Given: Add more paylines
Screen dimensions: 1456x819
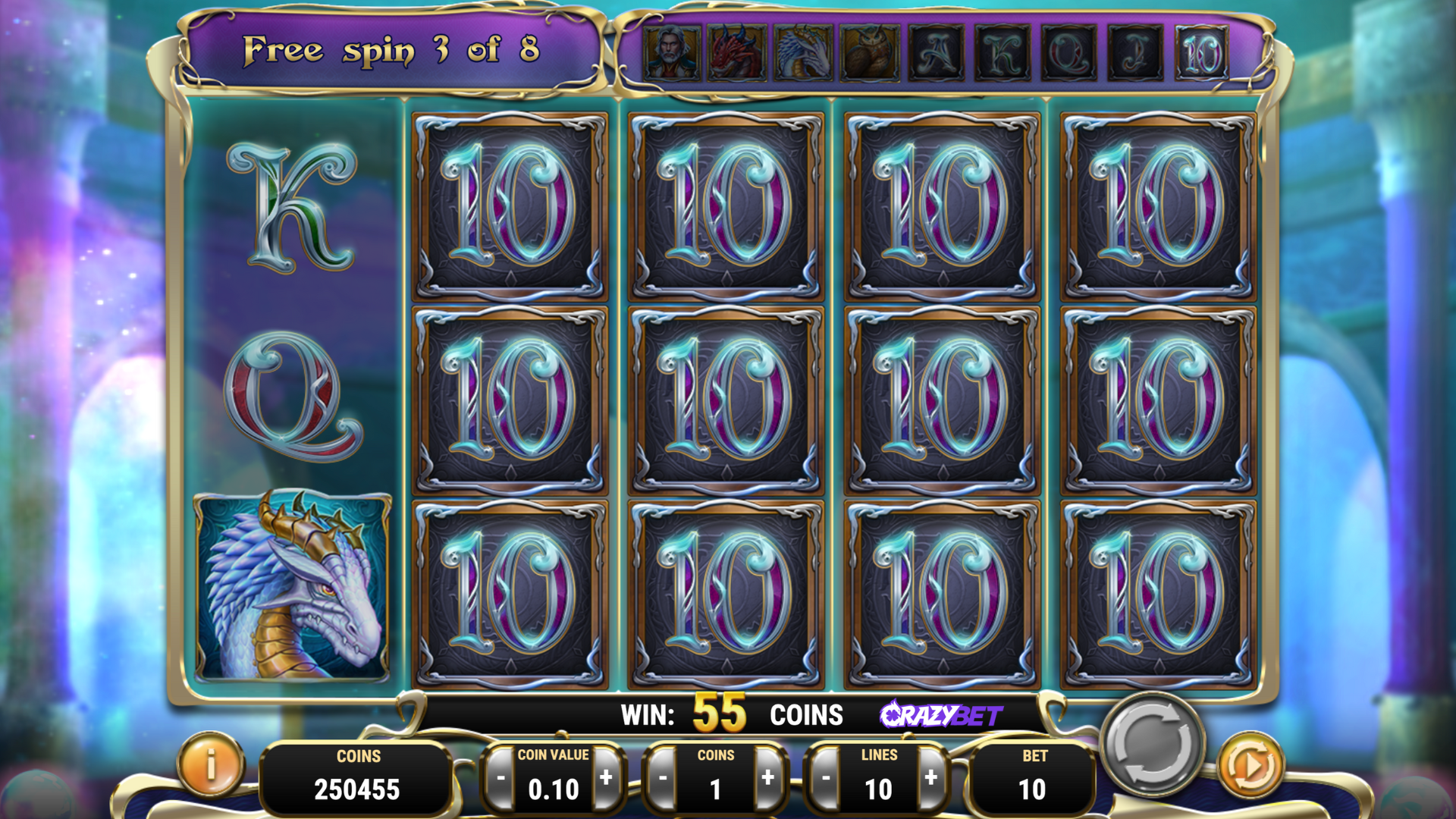Looking at the screenshot, I should point(931,778).
